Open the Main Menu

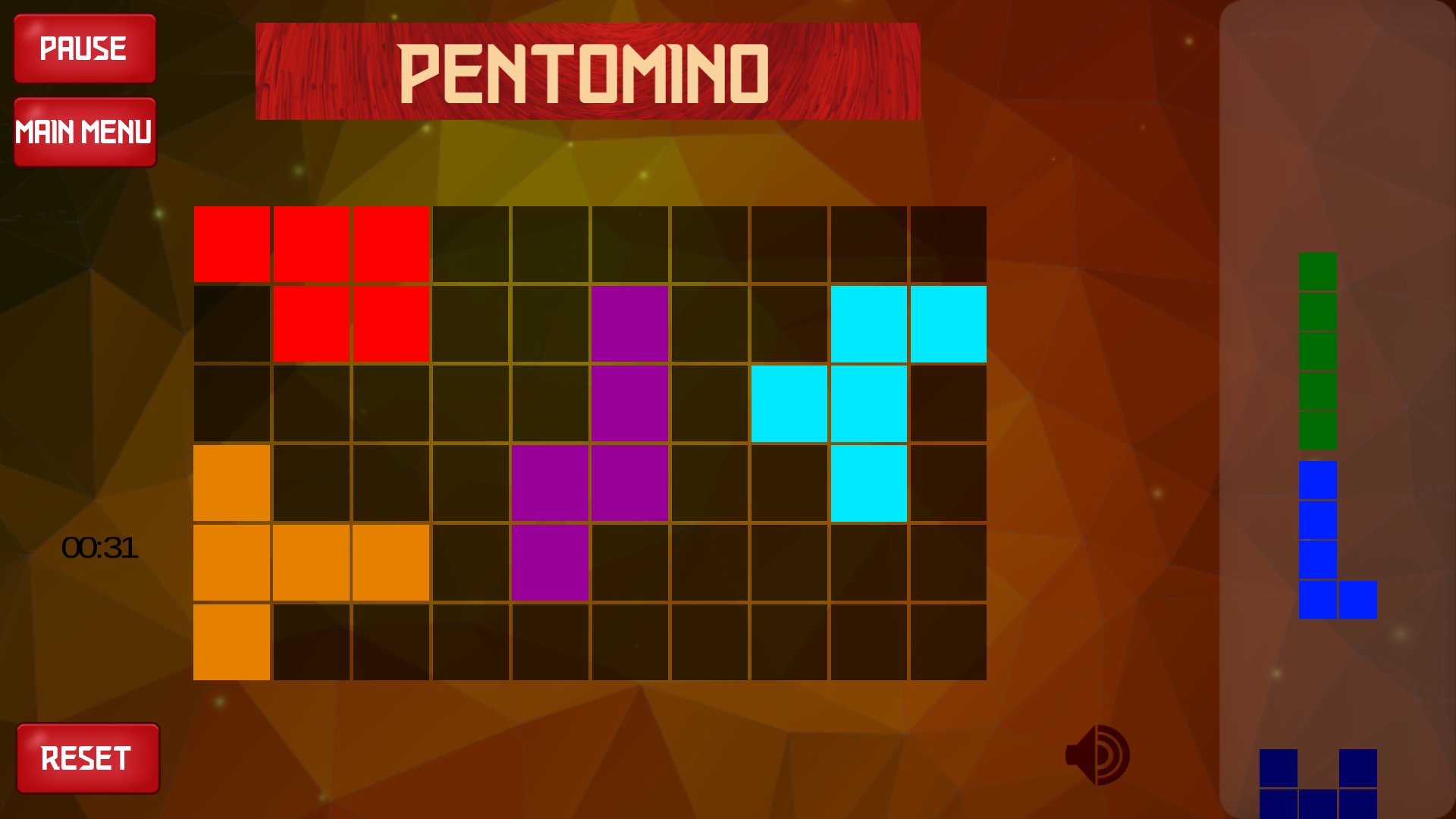point(85,131)
